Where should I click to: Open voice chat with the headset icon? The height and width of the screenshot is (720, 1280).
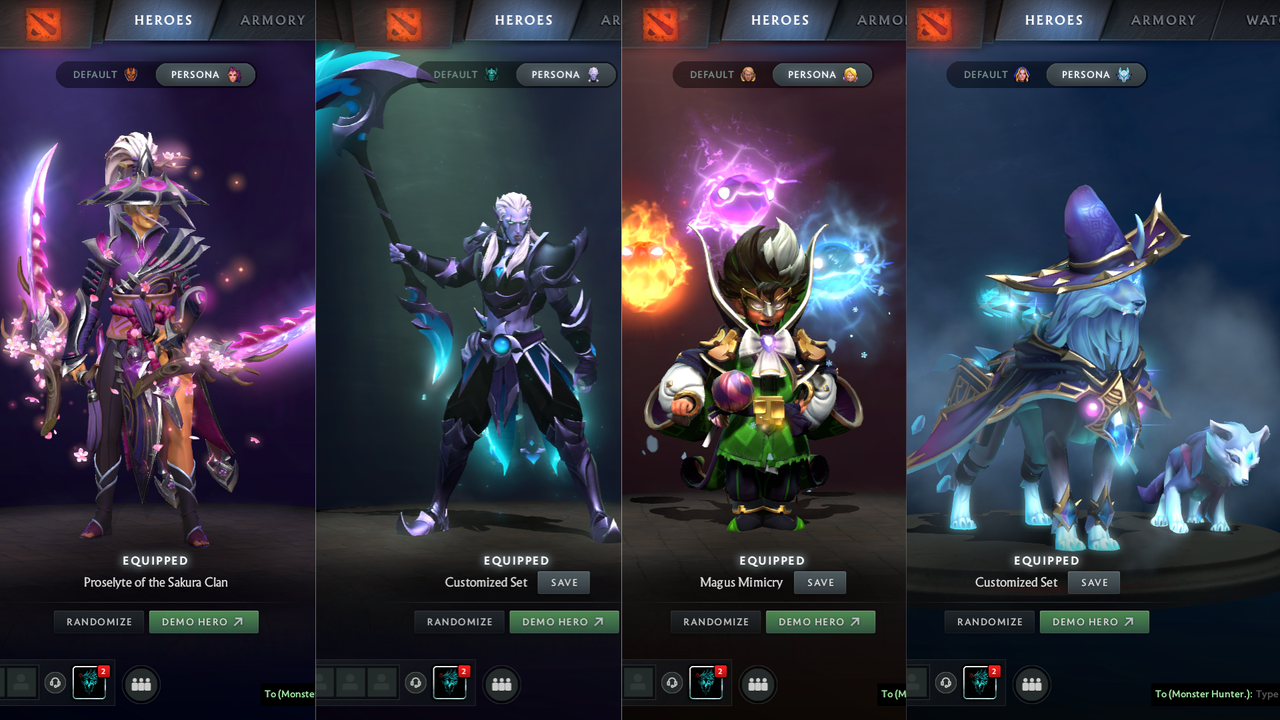54,684
